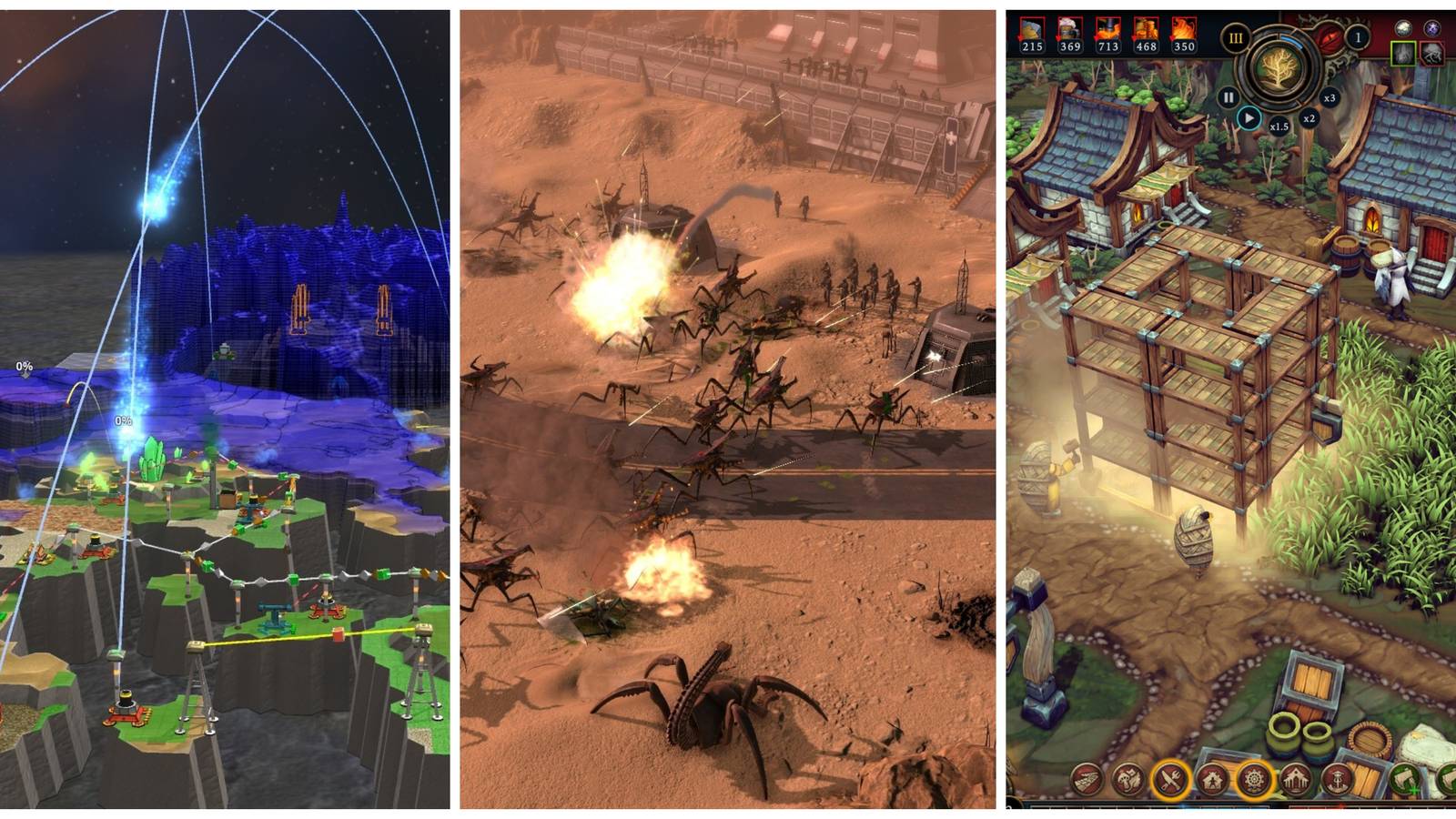This screenshot has height=819, width=1456.
Task: Open the food production menu with knife icon
Action: coord(1168,779)
